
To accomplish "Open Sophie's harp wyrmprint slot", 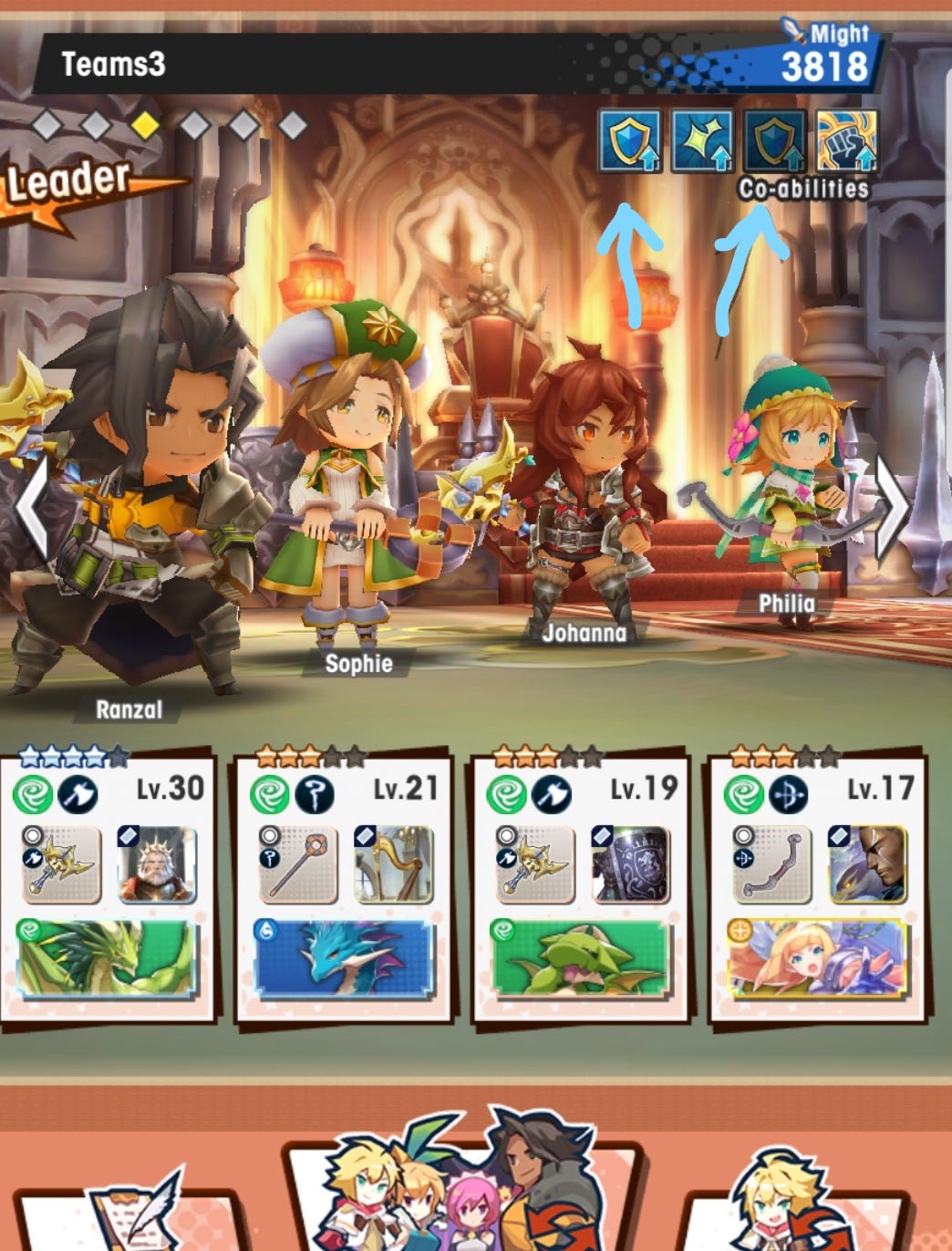I will pos(394,863).
